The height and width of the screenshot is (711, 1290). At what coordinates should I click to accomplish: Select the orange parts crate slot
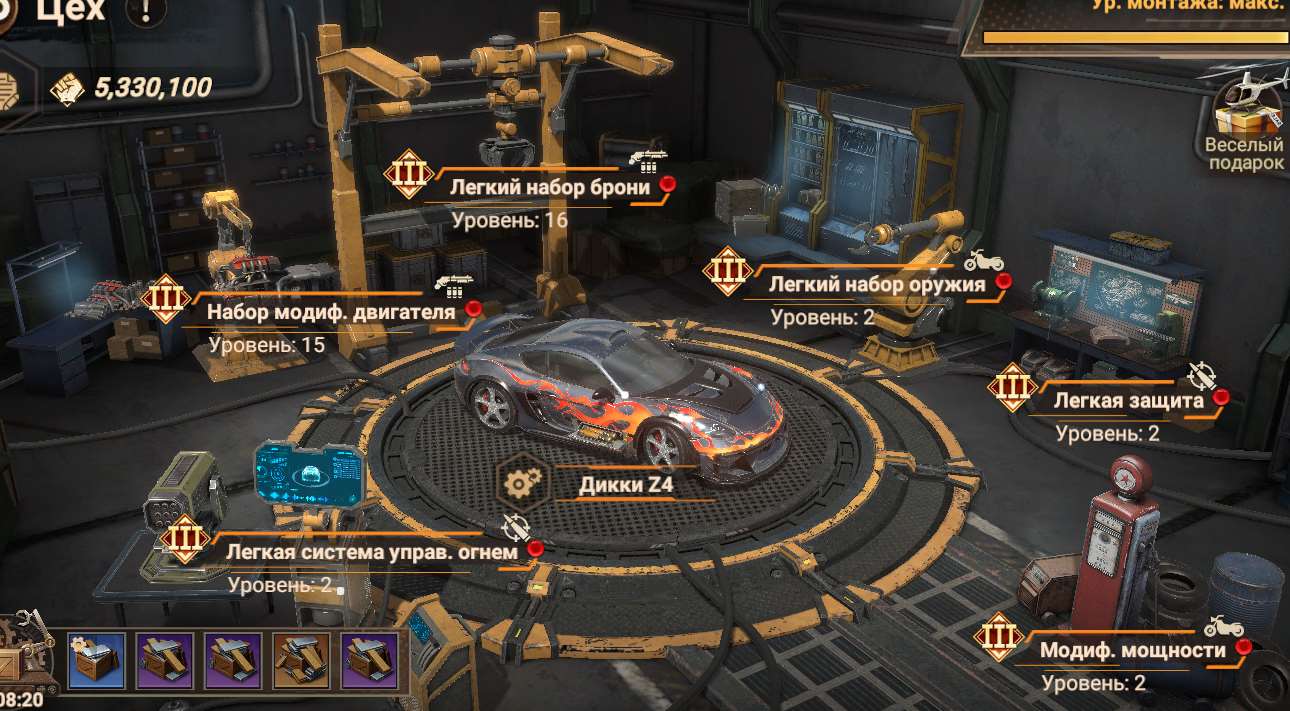click(301, 661)
